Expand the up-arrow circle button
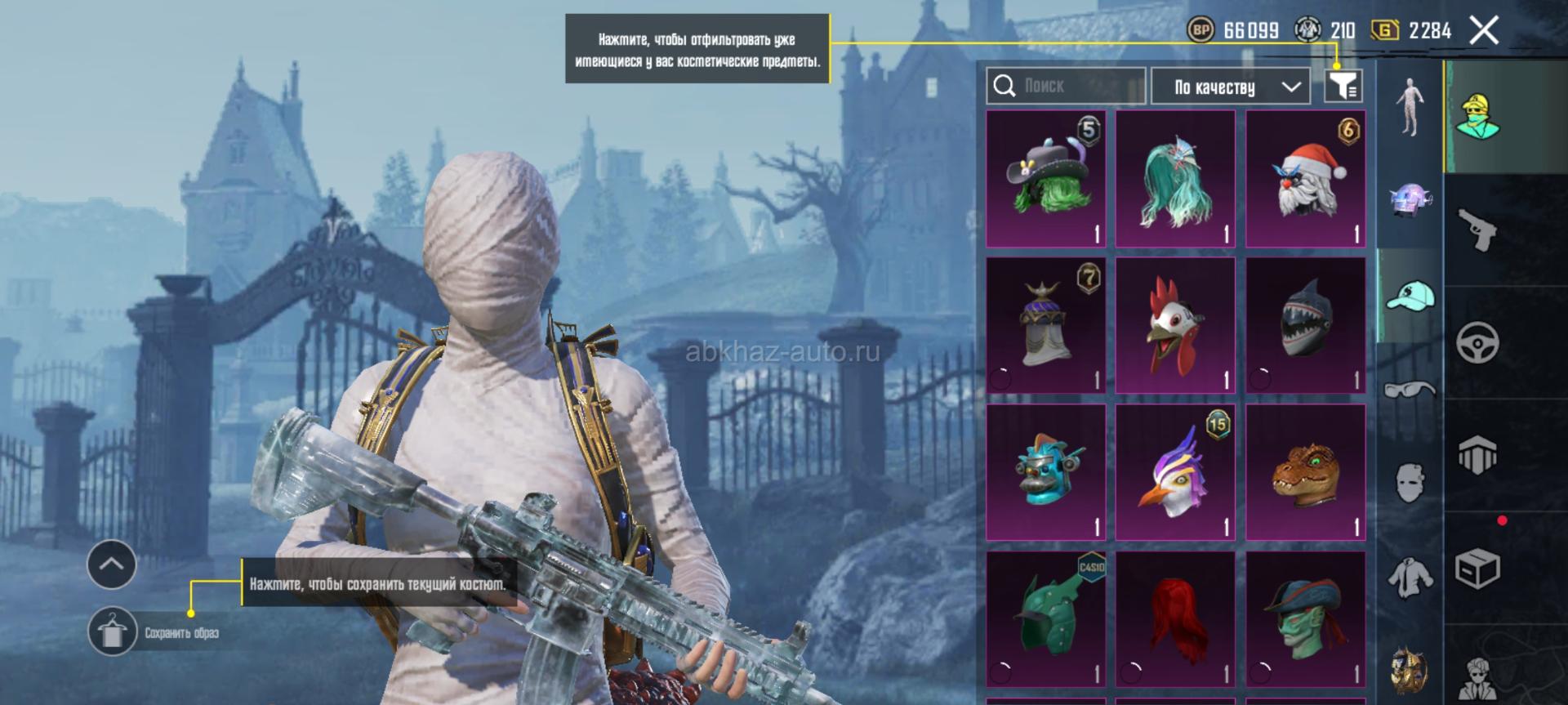 click(x=112, y=564)
